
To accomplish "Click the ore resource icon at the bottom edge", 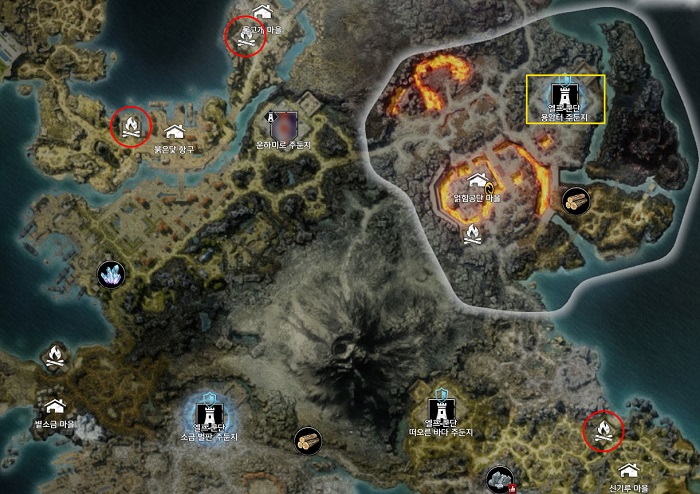I will (x=497, y=480).
